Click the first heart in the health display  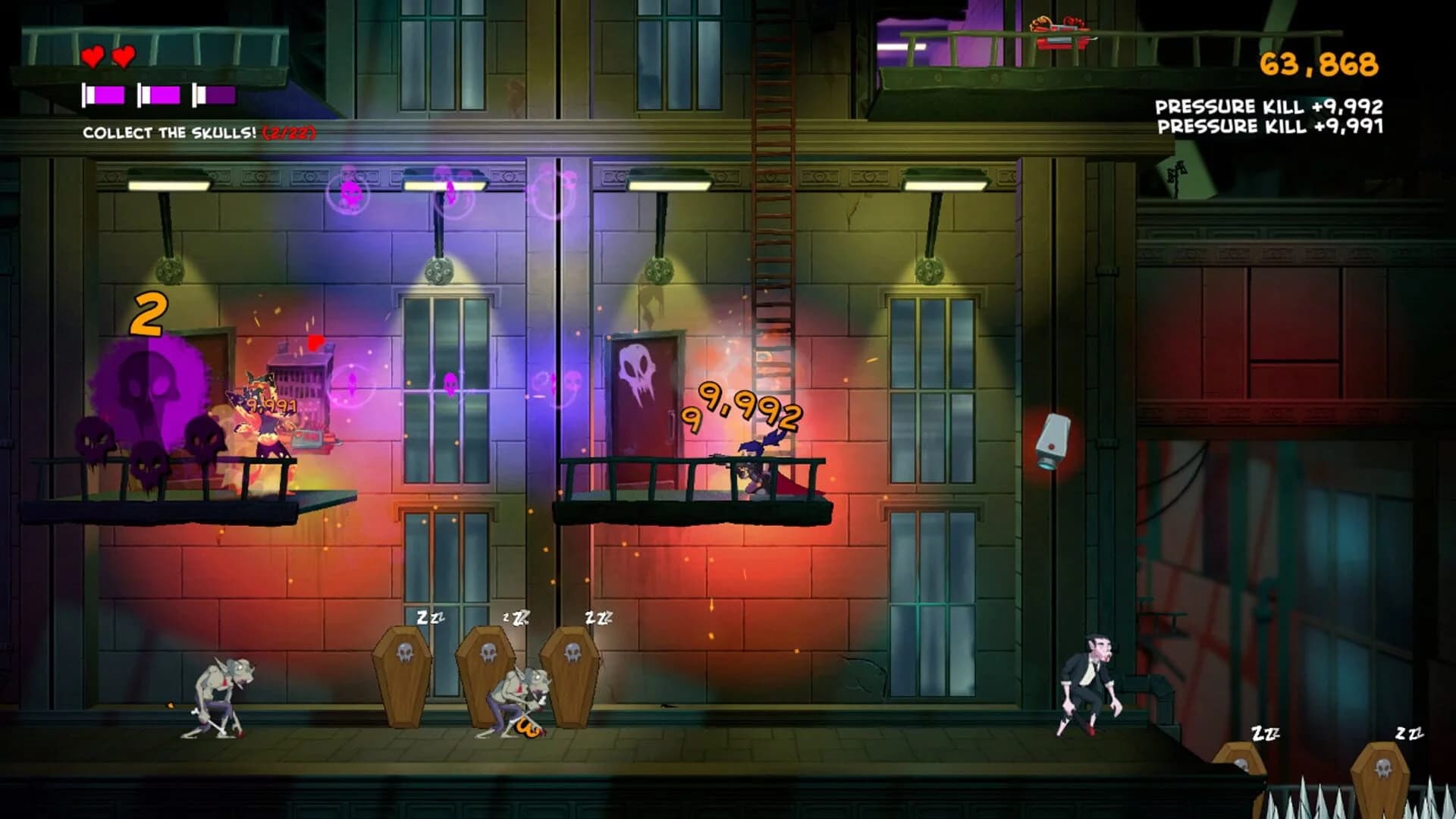[x=93, y=57]
